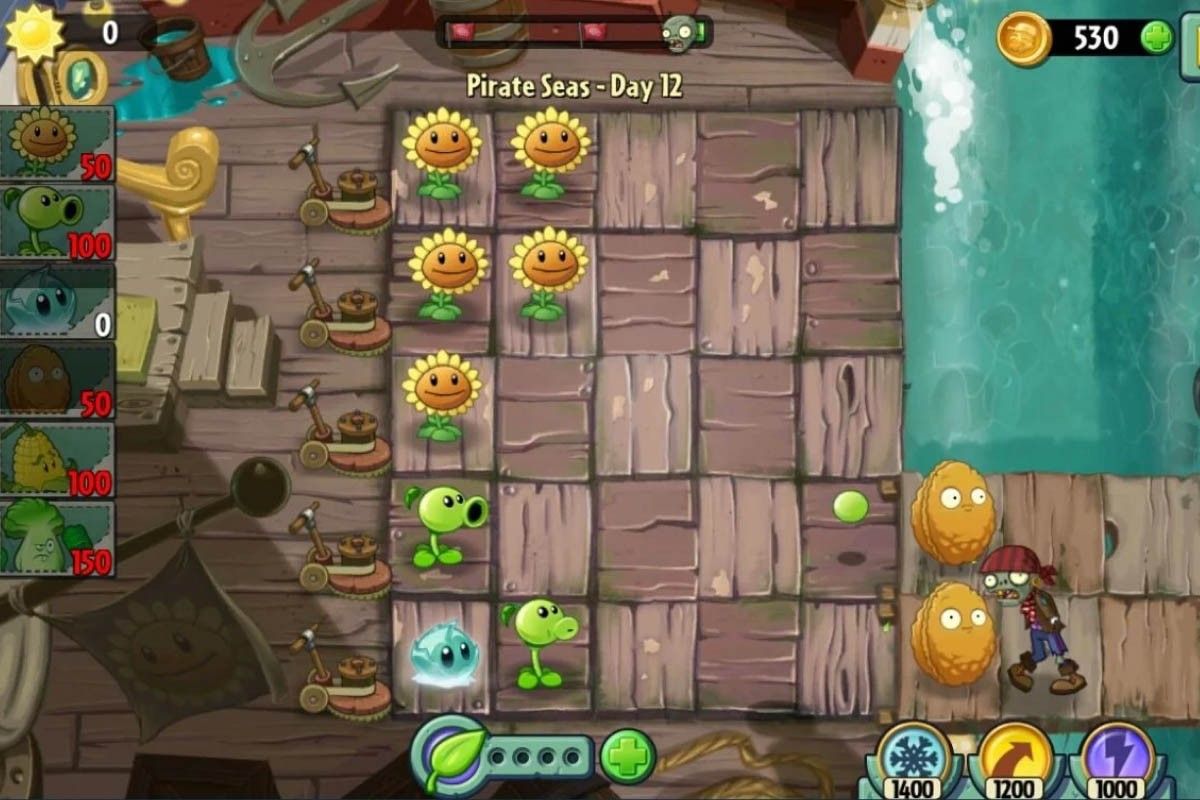Select the Wall-nut seed packet
The image size is (1200, 800).
coord(57,380)
